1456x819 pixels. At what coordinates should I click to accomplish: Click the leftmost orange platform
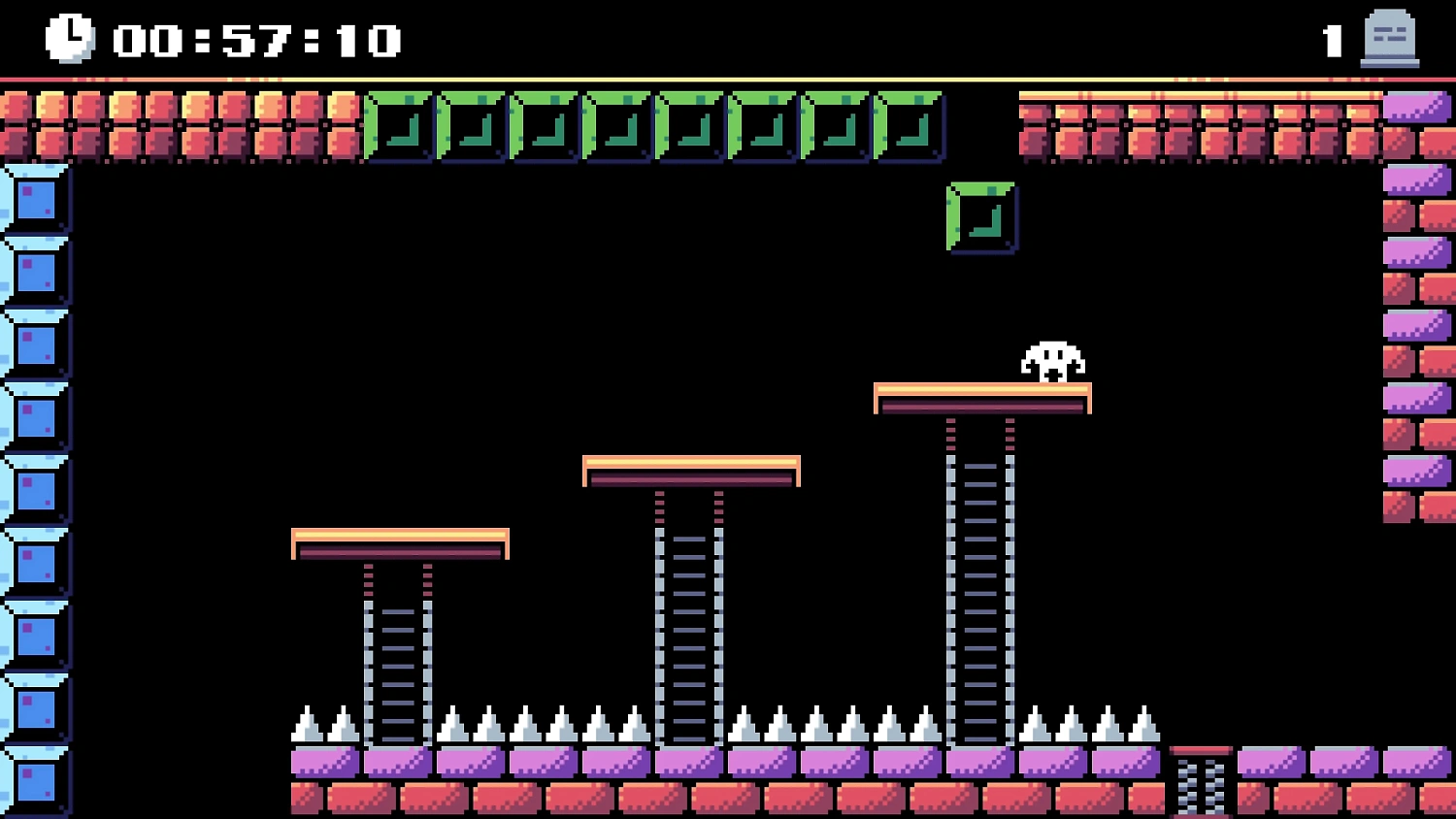(398, 543)
